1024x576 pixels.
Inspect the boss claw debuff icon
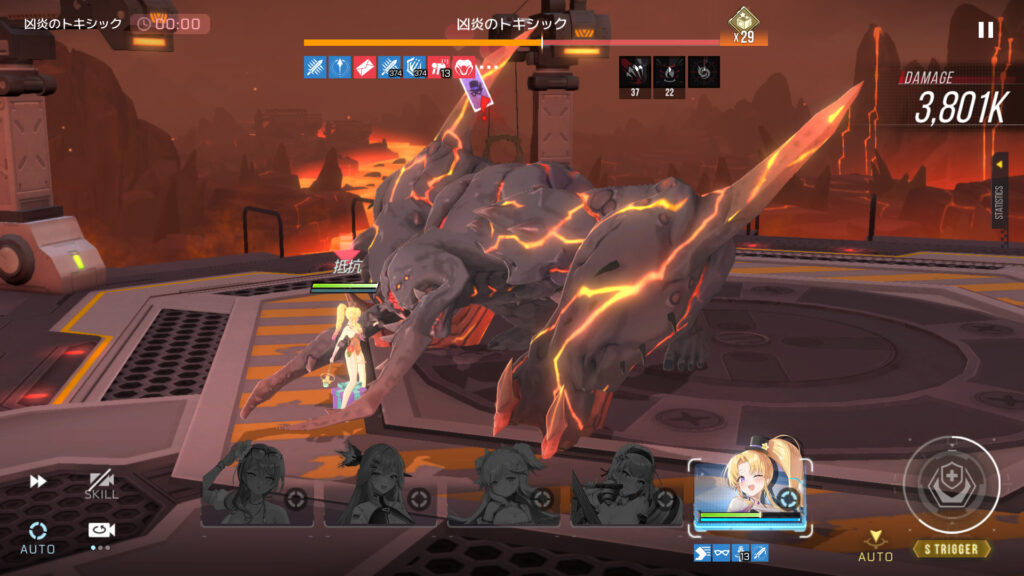(635, 72)
